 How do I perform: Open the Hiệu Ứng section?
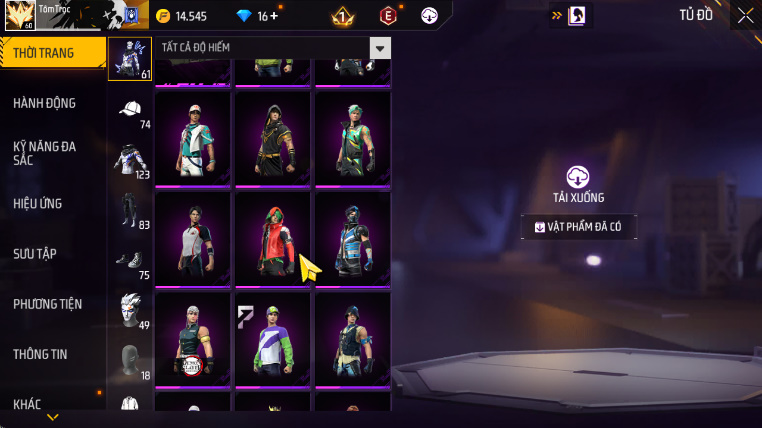[x=38, y=203]
